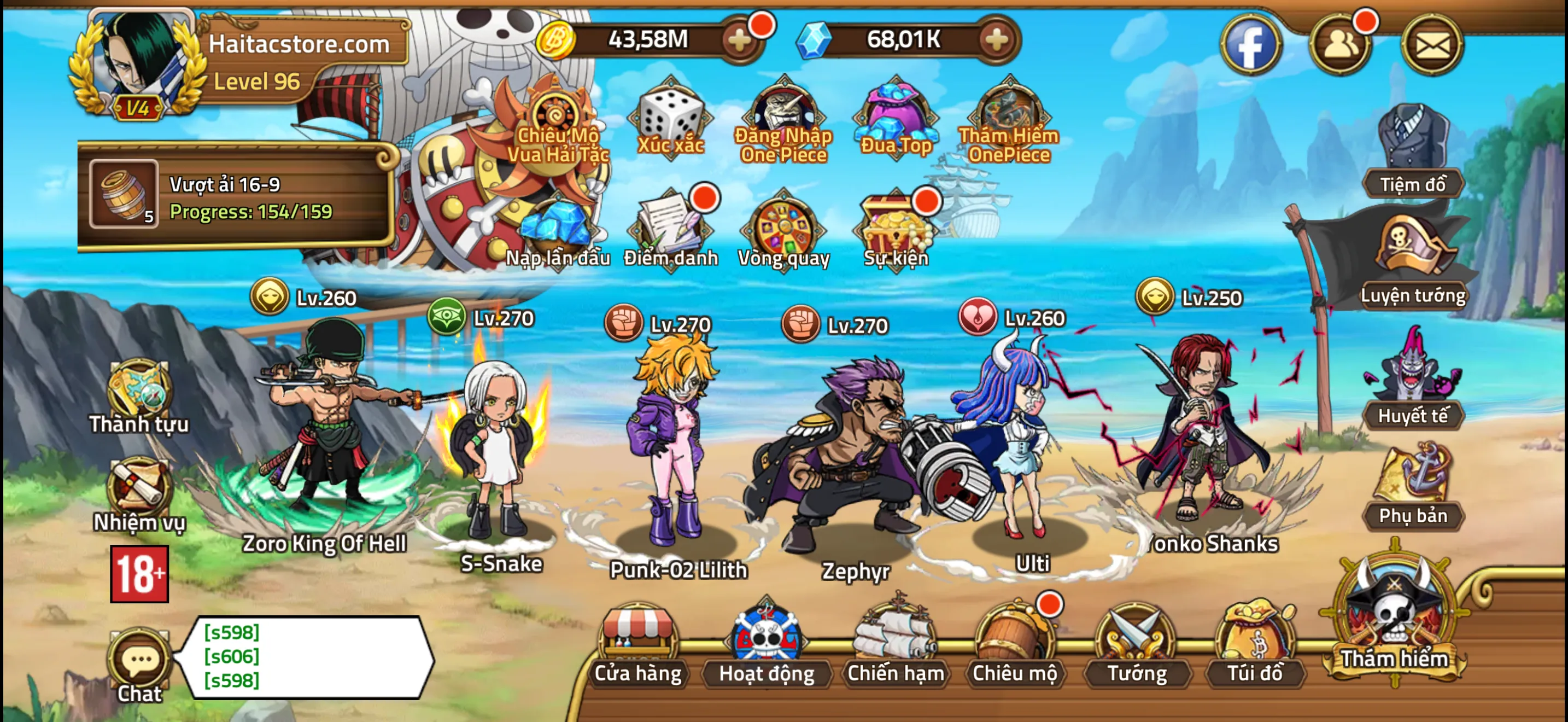The height and width of the screenshot is (722, 1568).
Task: Check in via the Điểm danh icon
Action: click(670, 228)
